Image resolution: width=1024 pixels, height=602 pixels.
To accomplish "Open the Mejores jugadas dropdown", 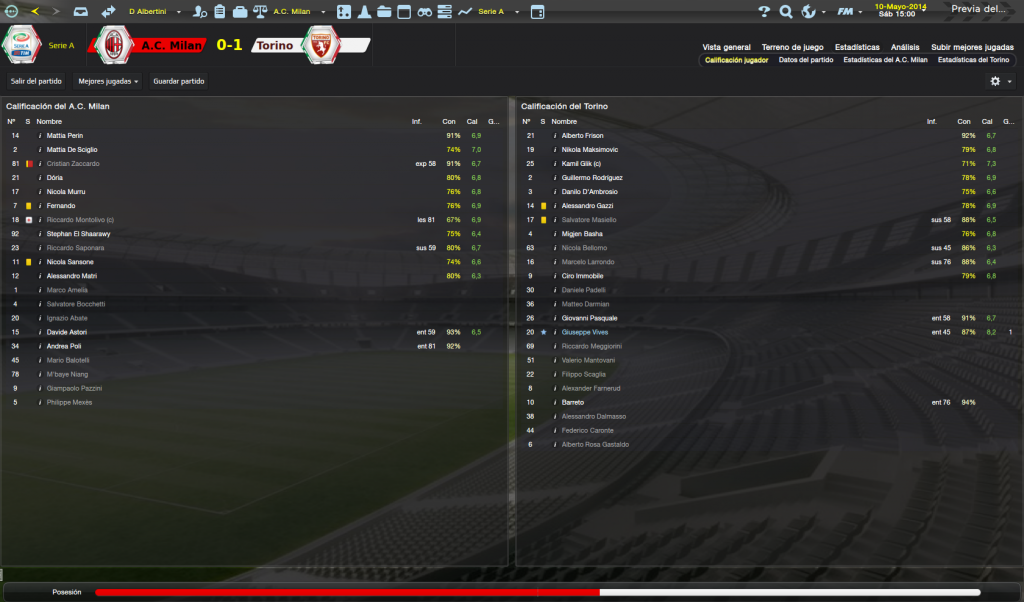I will click(x=108, y=81).
